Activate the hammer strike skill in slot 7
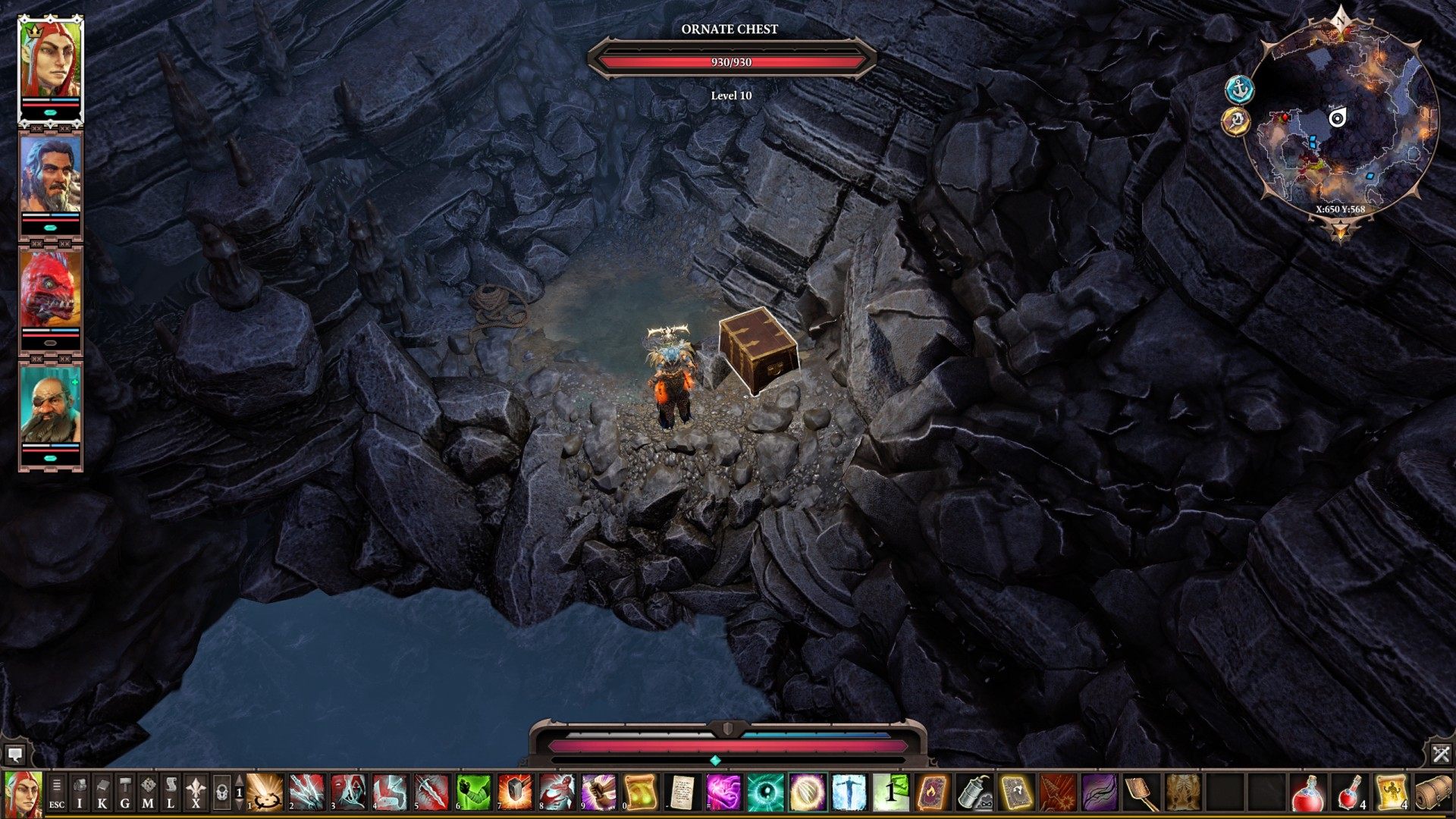This screenshot has height=819, width=1456. pyautogui.click(x=516, y=792)
